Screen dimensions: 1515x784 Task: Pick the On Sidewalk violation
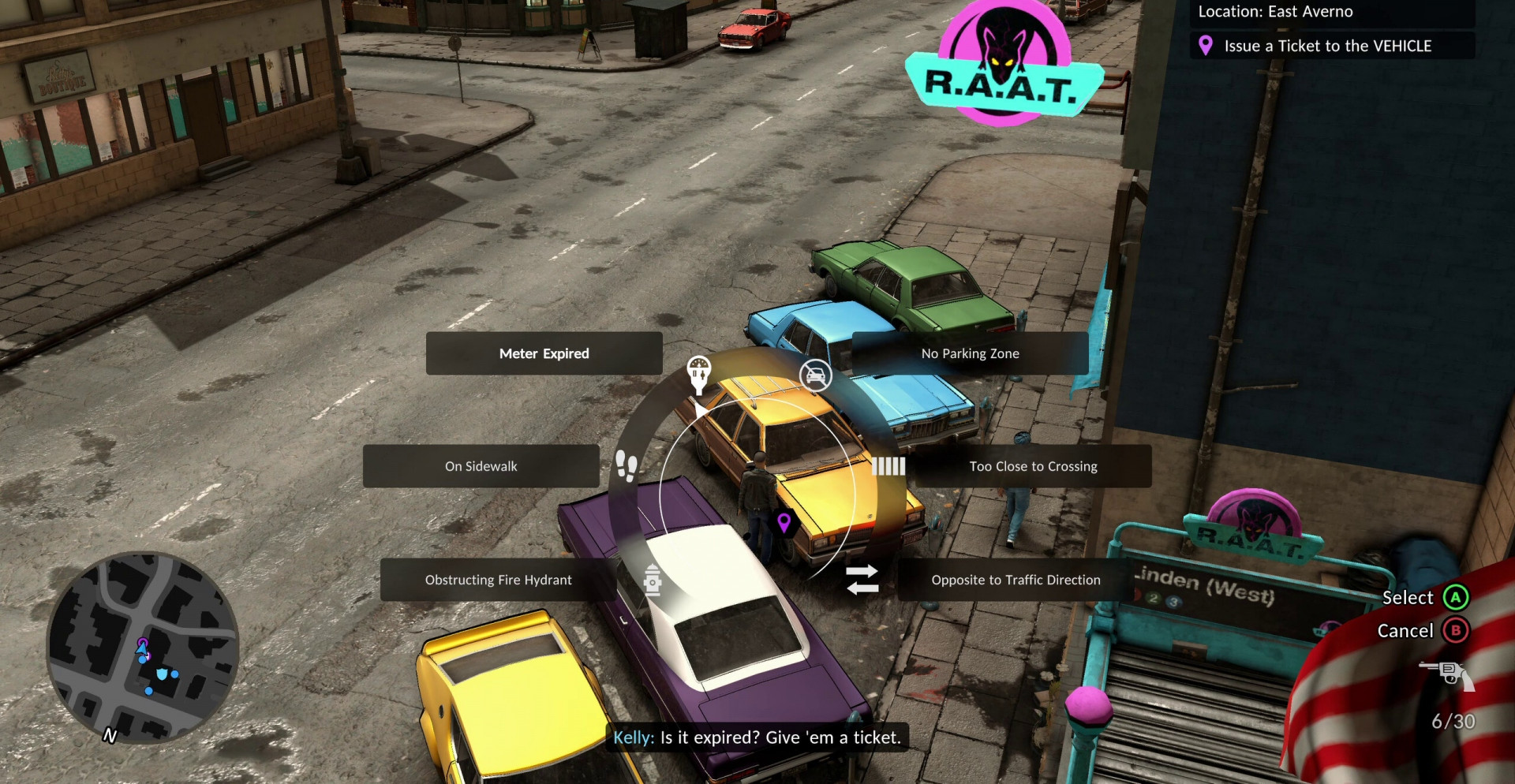point(481,466)
